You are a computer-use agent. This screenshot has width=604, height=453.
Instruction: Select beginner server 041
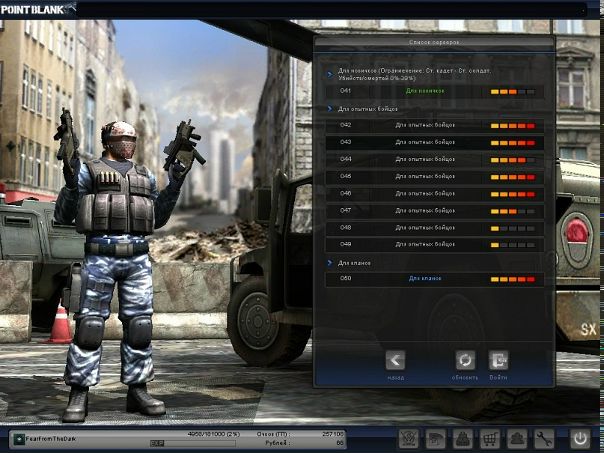point(431,91)
